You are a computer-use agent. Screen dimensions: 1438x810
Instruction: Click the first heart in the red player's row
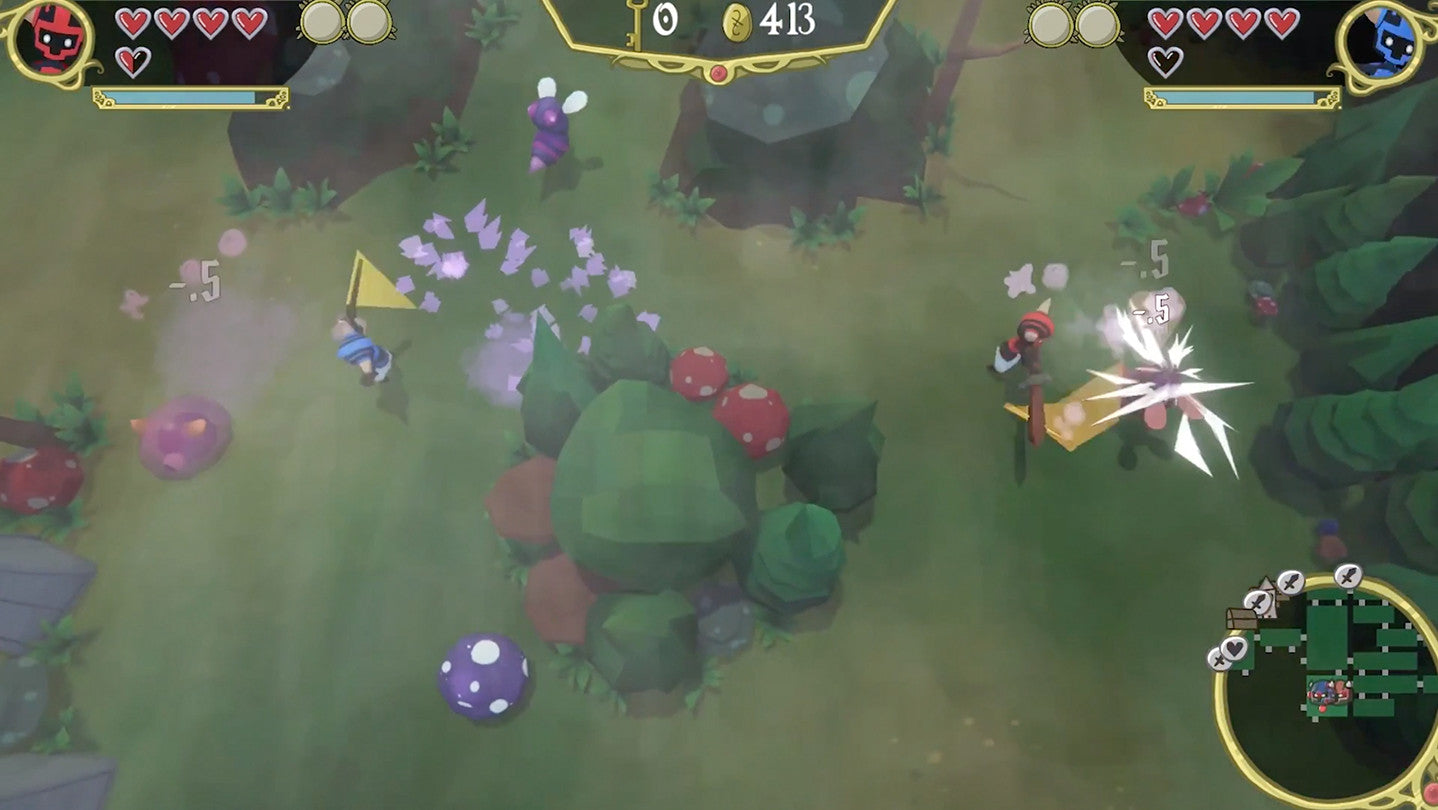point(132,23)
